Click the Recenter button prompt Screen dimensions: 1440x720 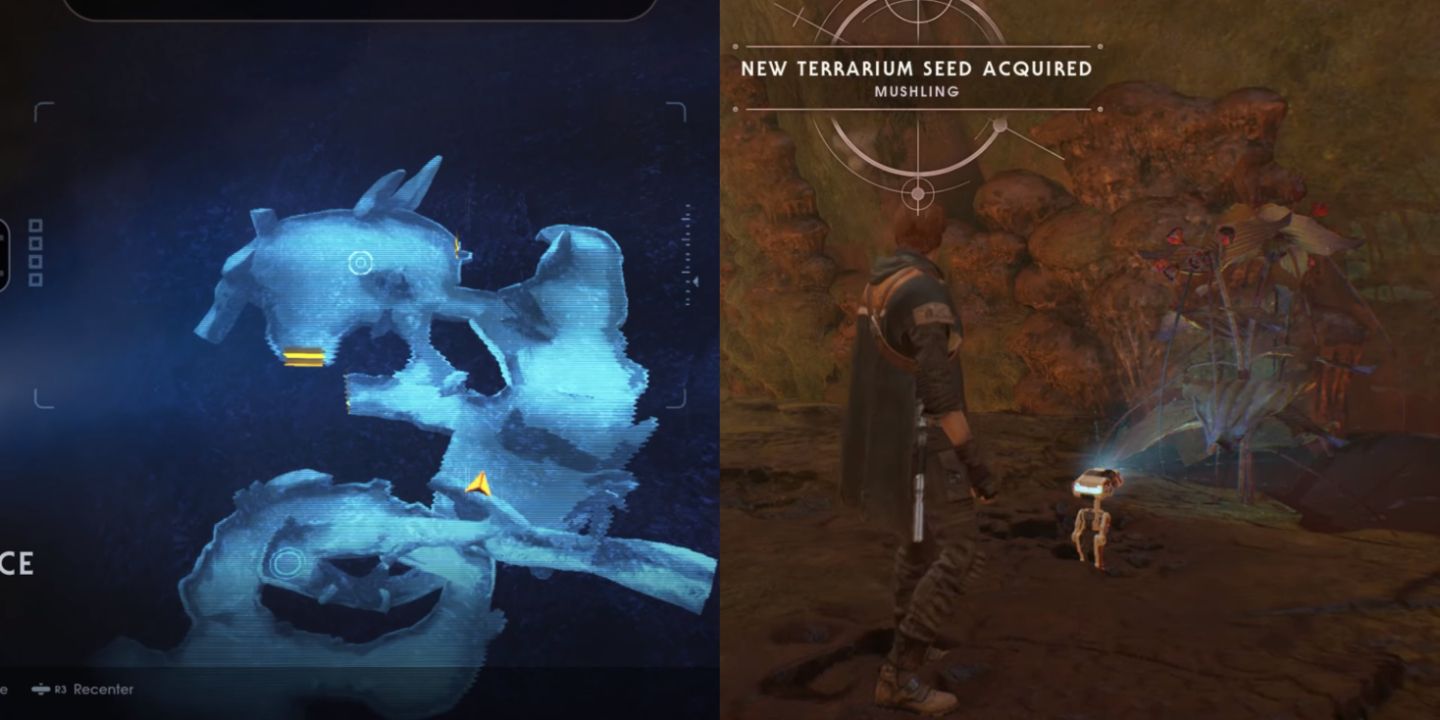tap(105, 689)
